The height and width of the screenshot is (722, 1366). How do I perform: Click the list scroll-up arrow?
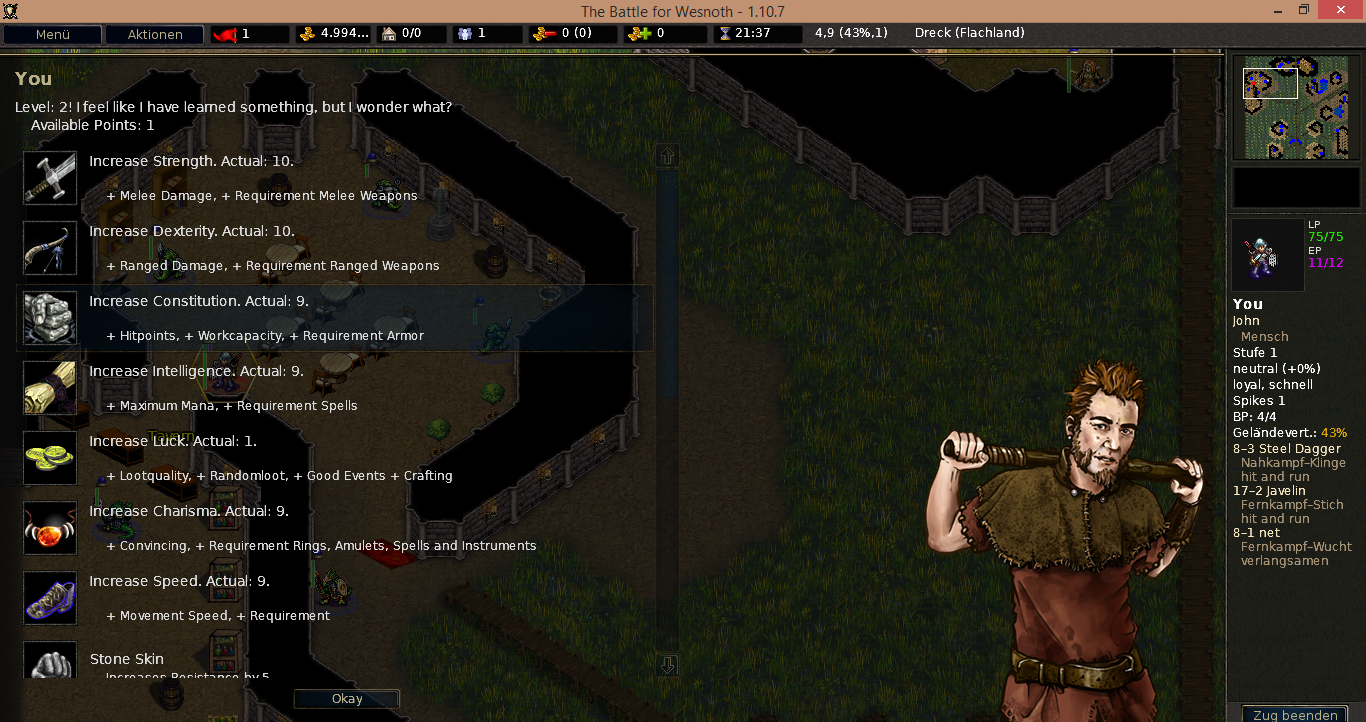tap(668, 156)
